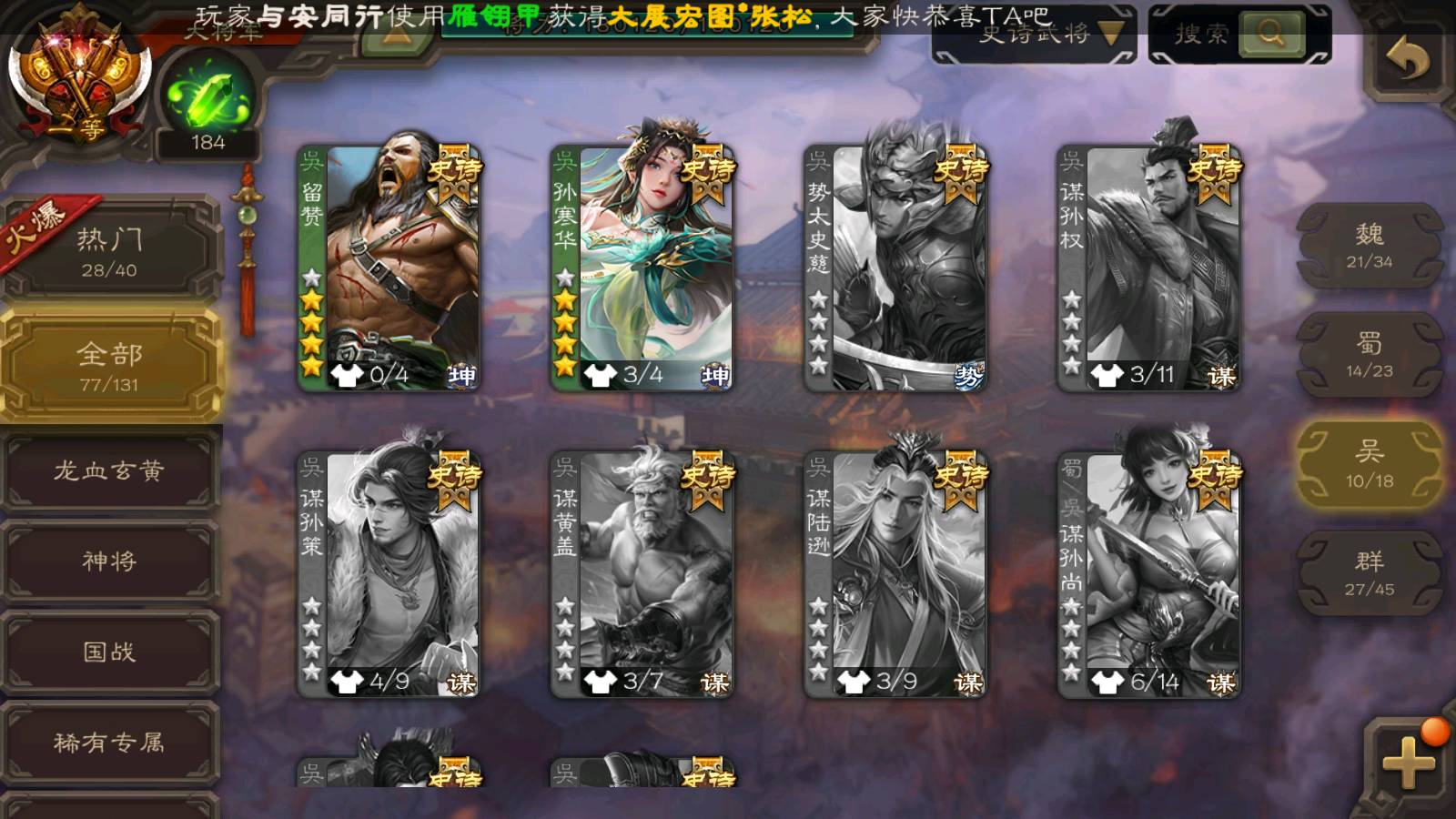Open the 国战 category tab
Image resolution: width=1456 pixels, height=819 pixels.
[x=109, y=652]
